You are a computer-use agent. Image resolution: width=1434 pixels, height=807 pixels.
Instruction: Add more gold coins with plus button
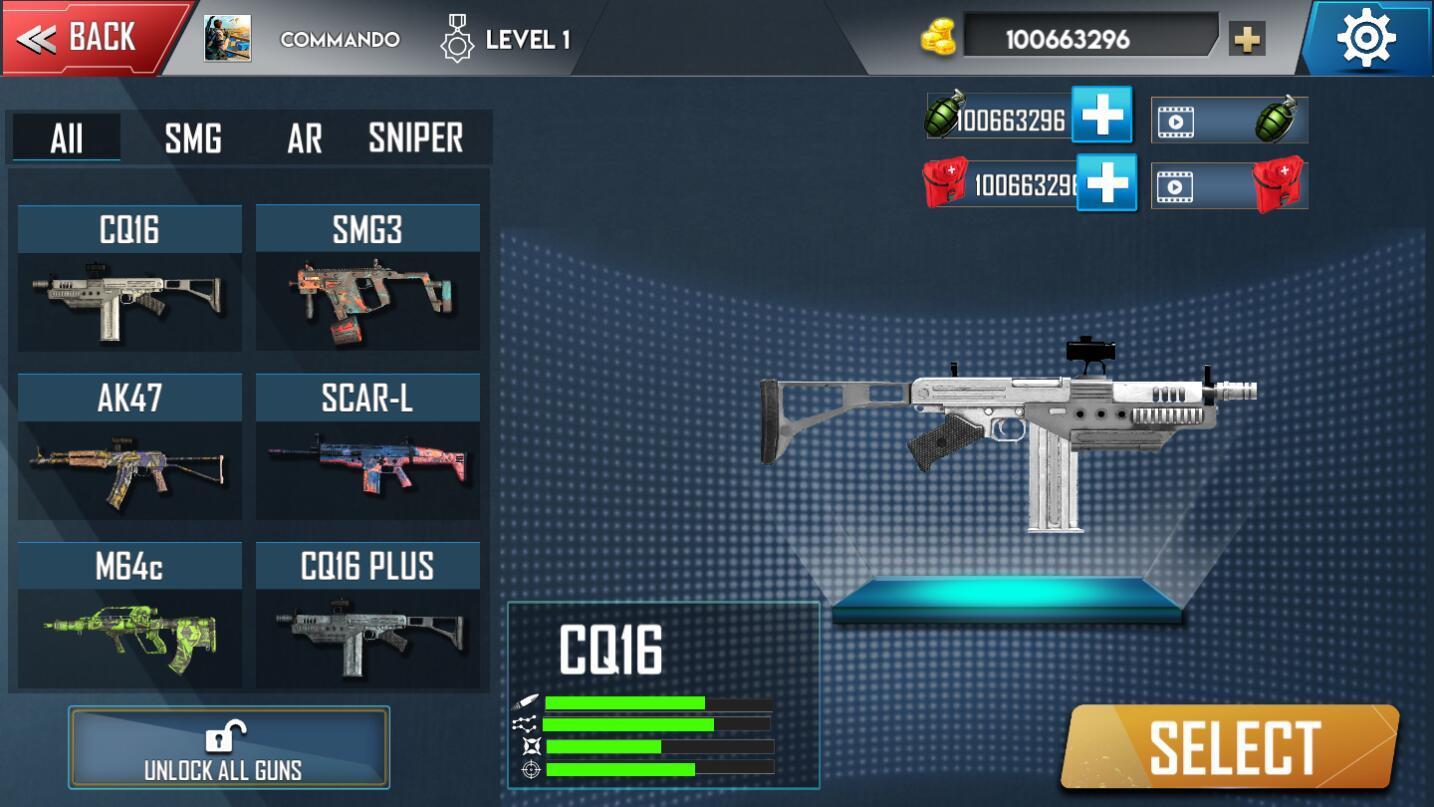point(1247,39)
